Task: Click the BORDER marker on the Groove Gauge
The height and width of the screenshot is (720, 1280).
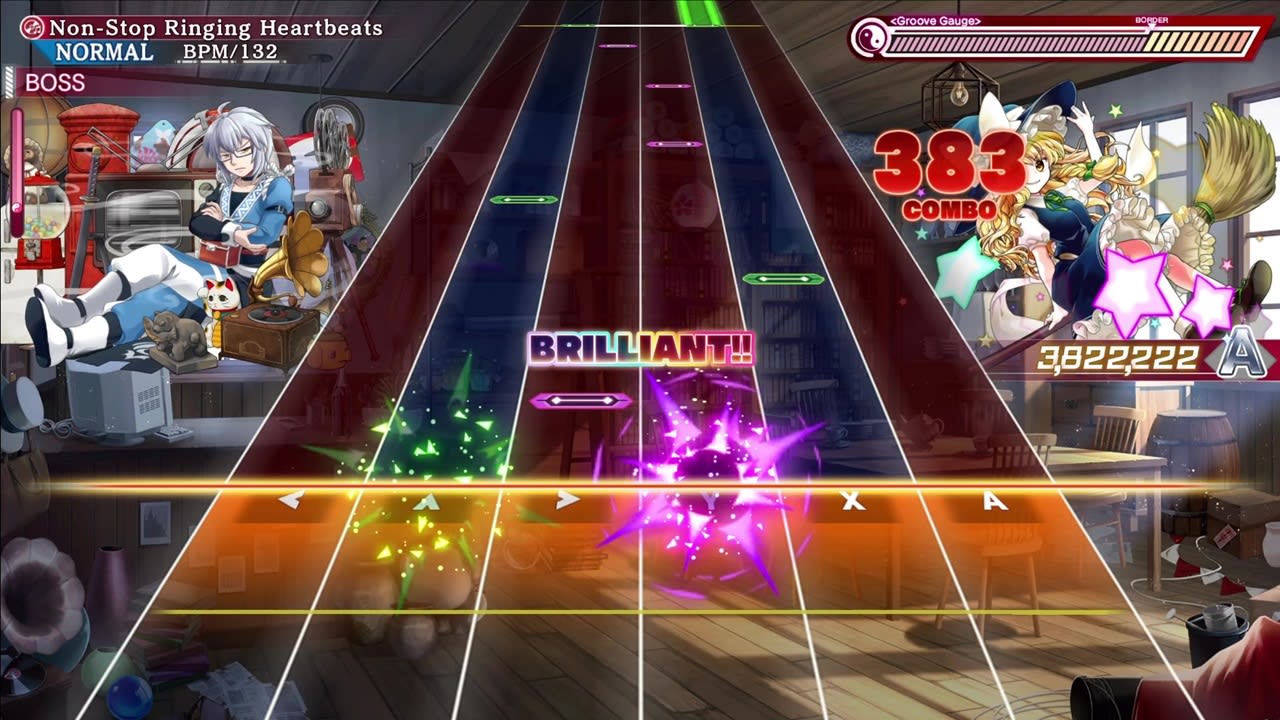Action: tap(1150, 18)
